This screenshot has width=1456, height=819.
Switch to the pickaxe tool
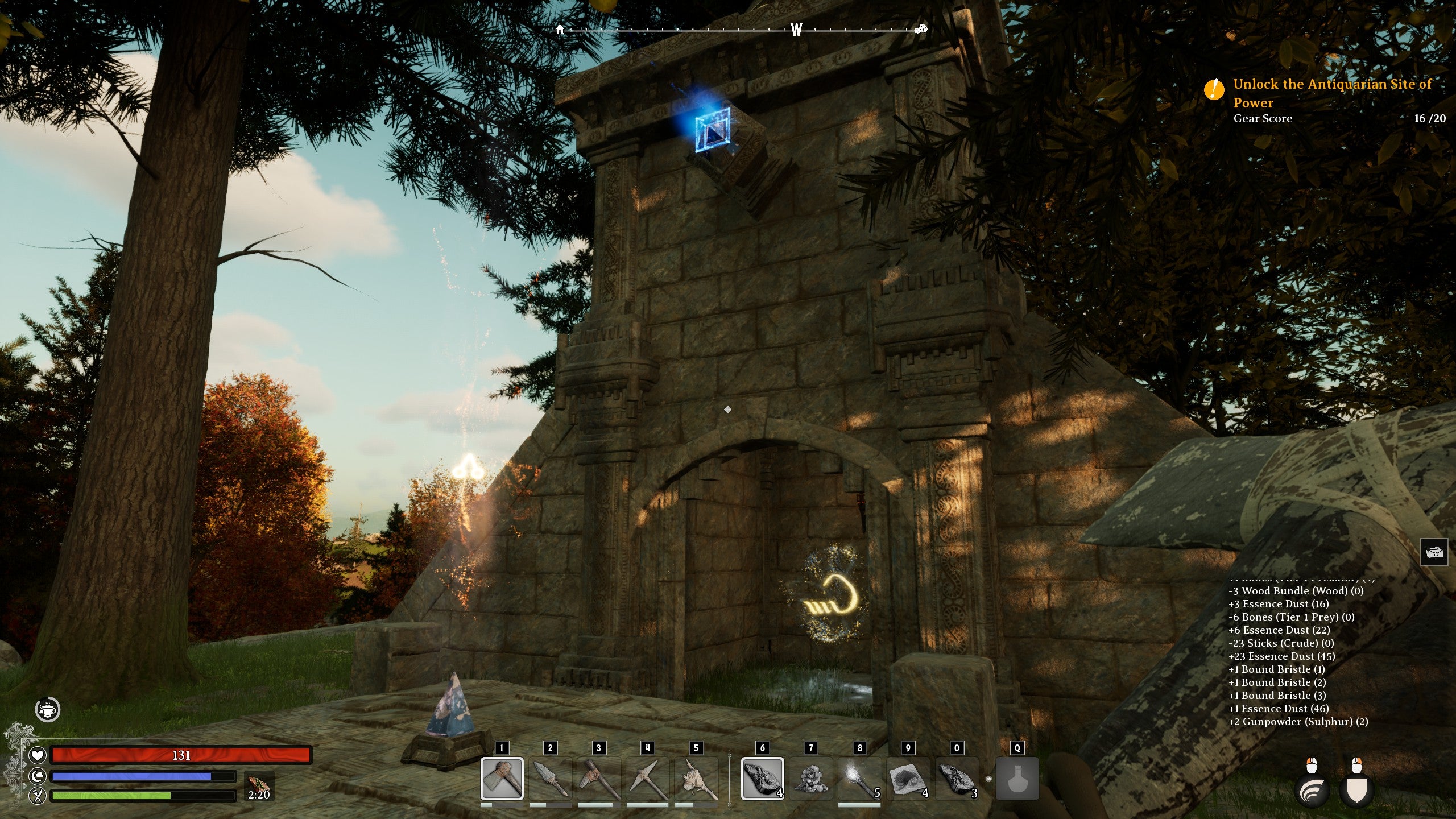click(647, 778)
